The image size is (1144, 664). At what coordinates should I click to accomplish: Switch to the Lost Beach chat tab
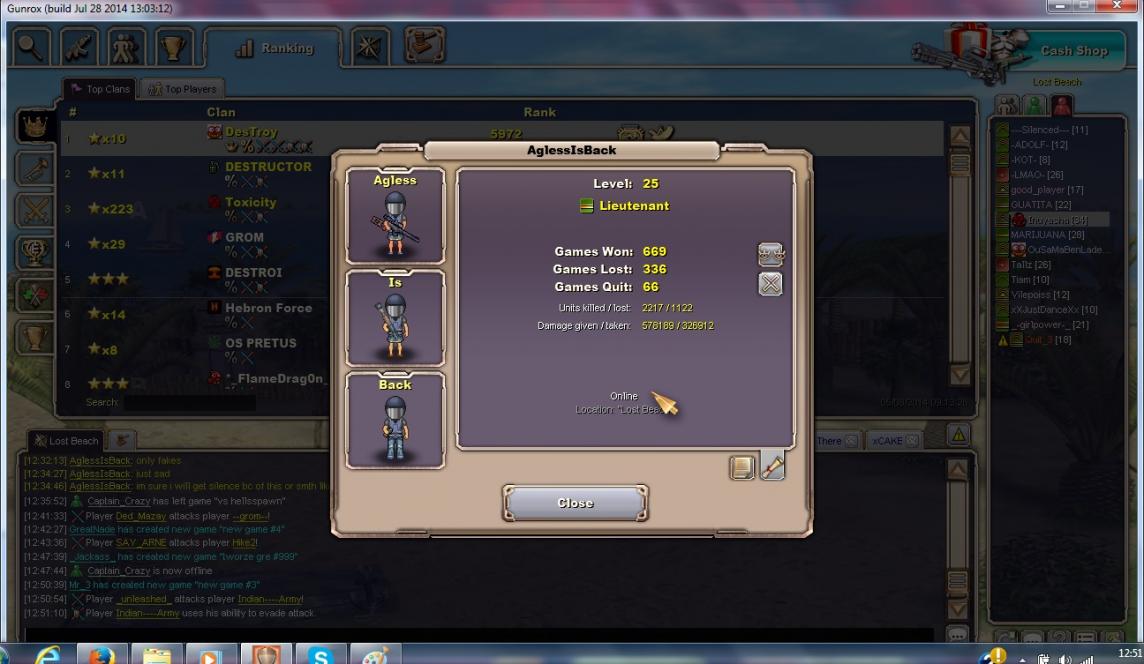[x=67, y=440]
